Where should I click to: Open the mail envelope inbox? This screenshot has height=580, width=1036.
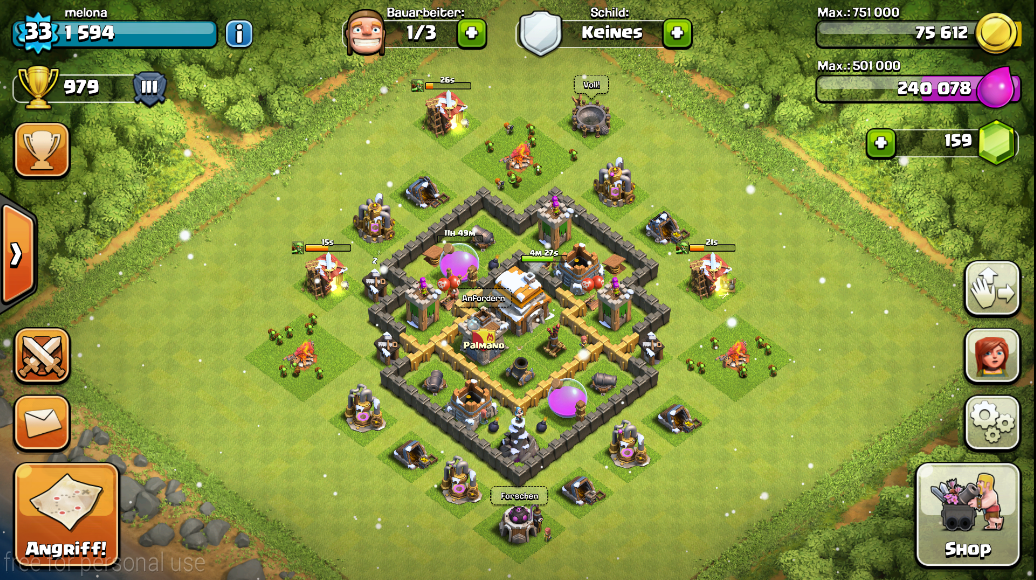pyautogui.click(x=42, y=422)
